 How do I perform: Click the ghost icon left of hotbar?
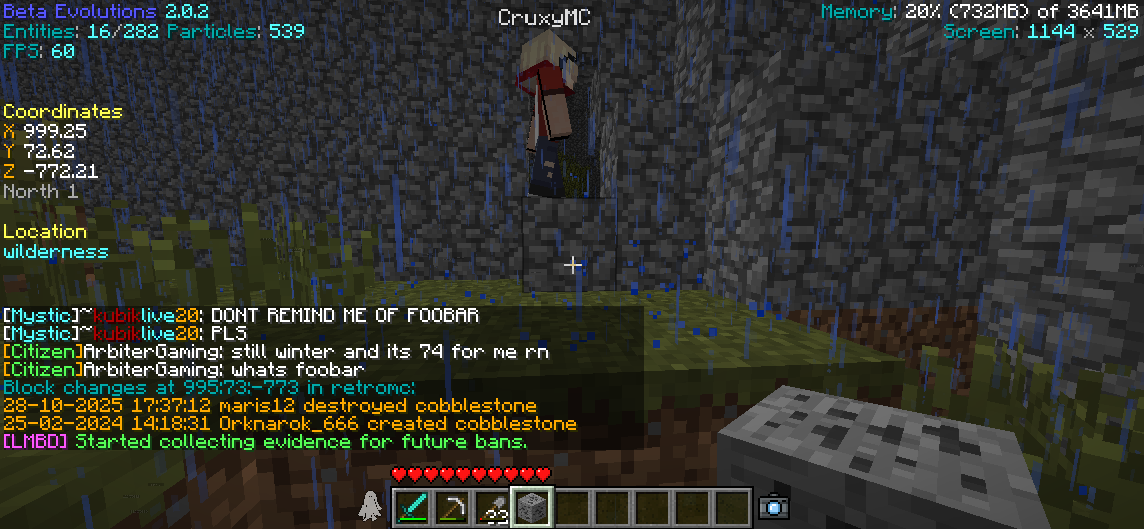click(370, 506)
